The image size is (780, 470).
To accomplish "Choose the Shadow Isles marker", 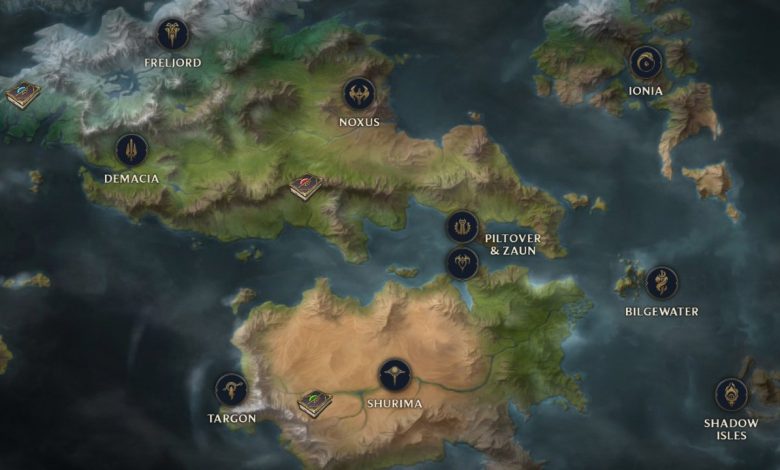I will coord(731,394).
